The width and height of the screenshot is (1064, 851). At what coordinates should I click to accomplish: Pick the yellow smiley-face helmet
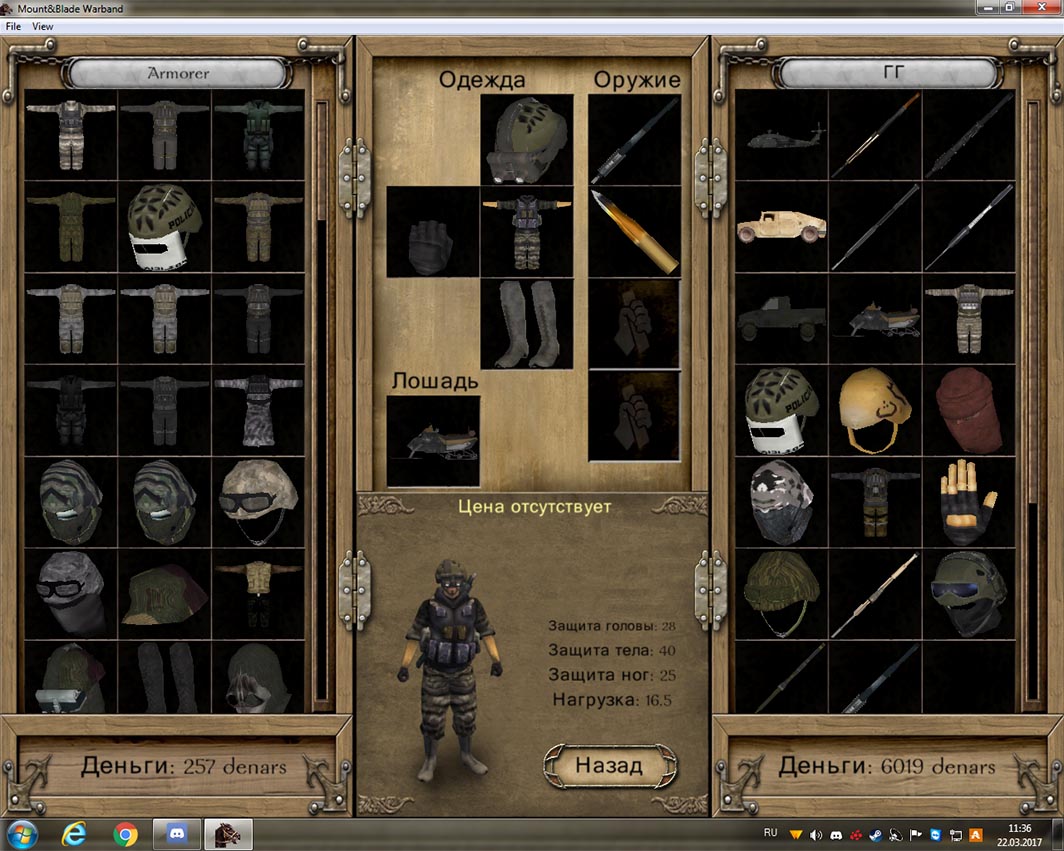pyautogui.click(x=874, y=411)
